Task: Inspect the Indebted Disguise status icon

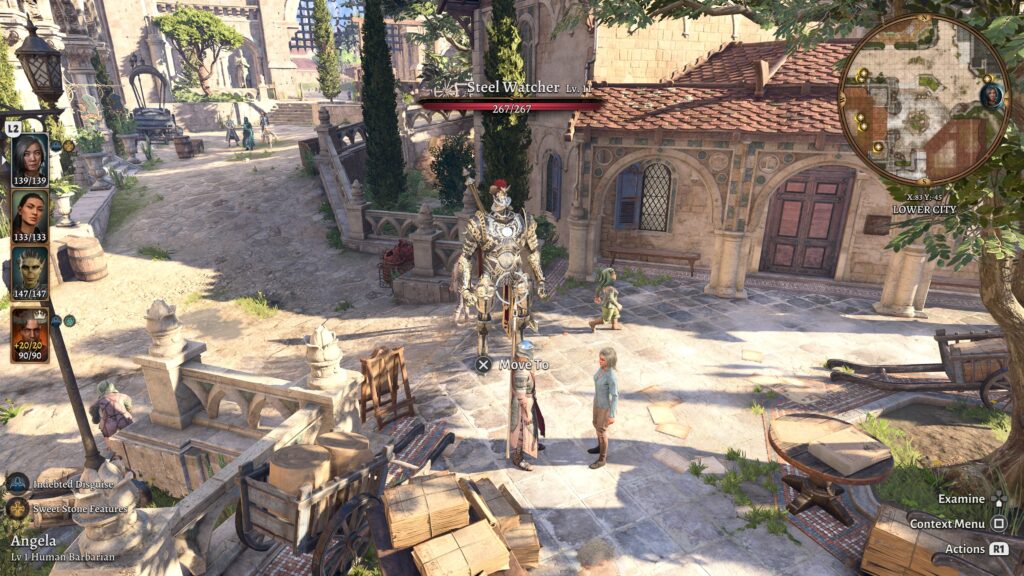Action: tap(18, 484)
